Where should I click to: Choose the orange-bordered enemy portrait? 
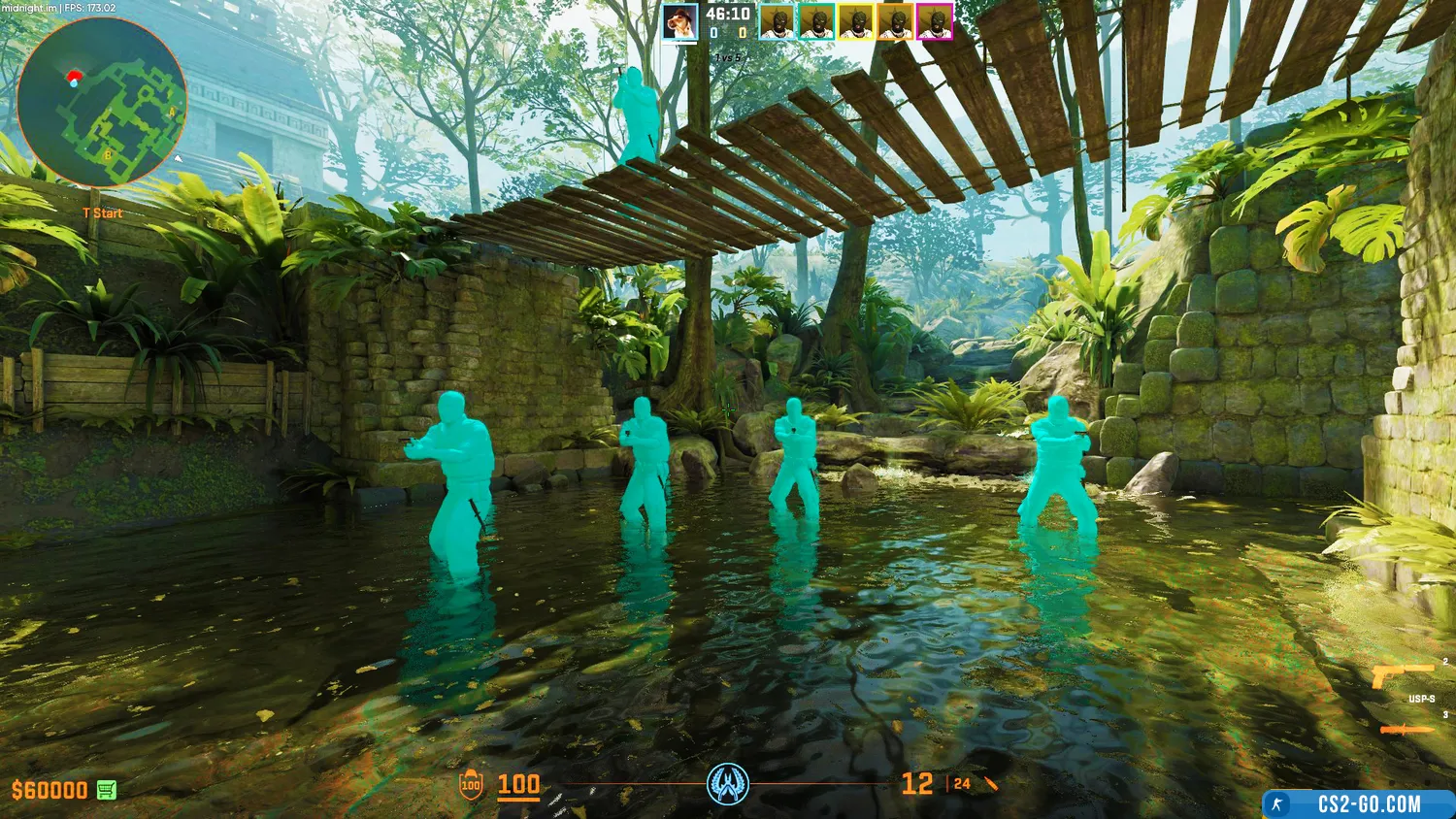click(896, 21)
